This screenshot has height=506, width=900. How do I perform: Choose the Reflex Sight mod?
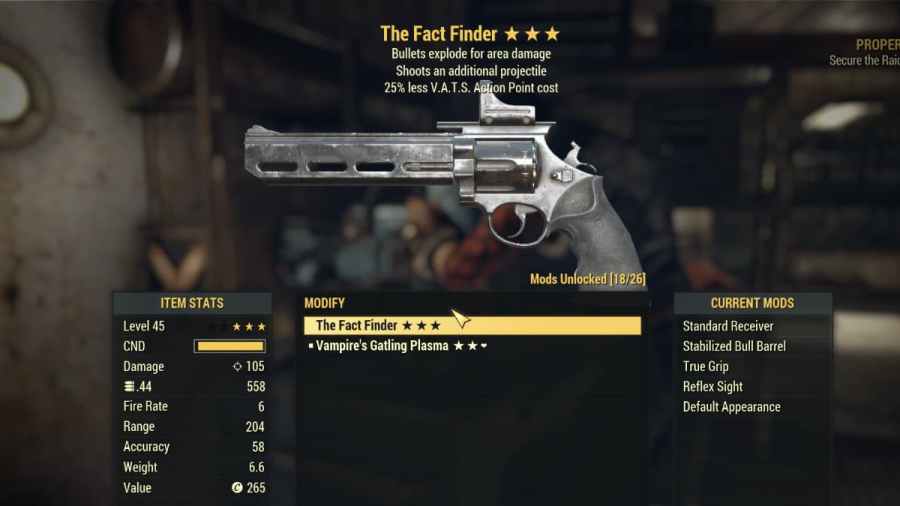pos(713,386)
